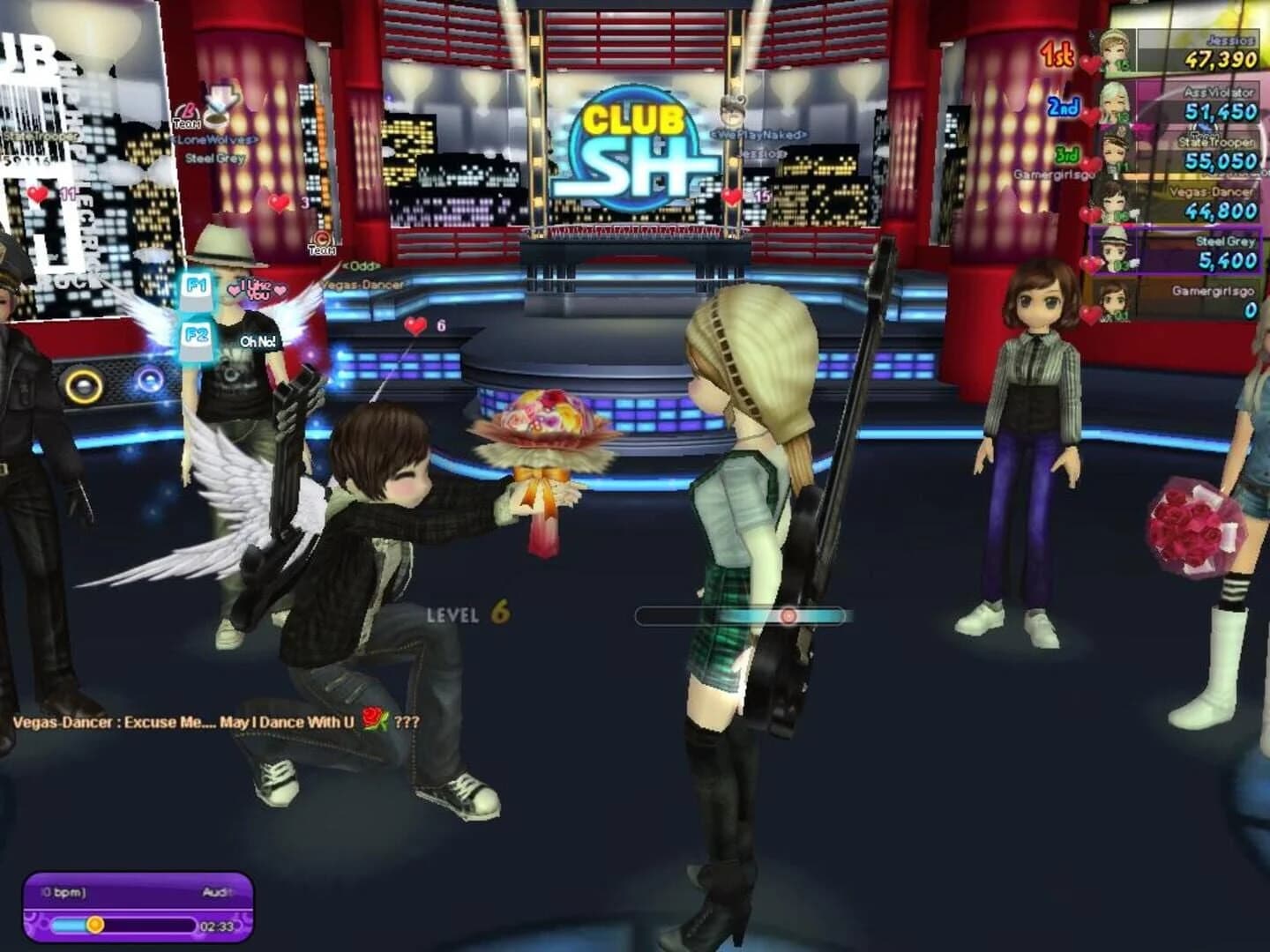Open the Odd tag above Vegas-Dancer
This screenshot has height=952, width=1270.
tap(361, 265)
